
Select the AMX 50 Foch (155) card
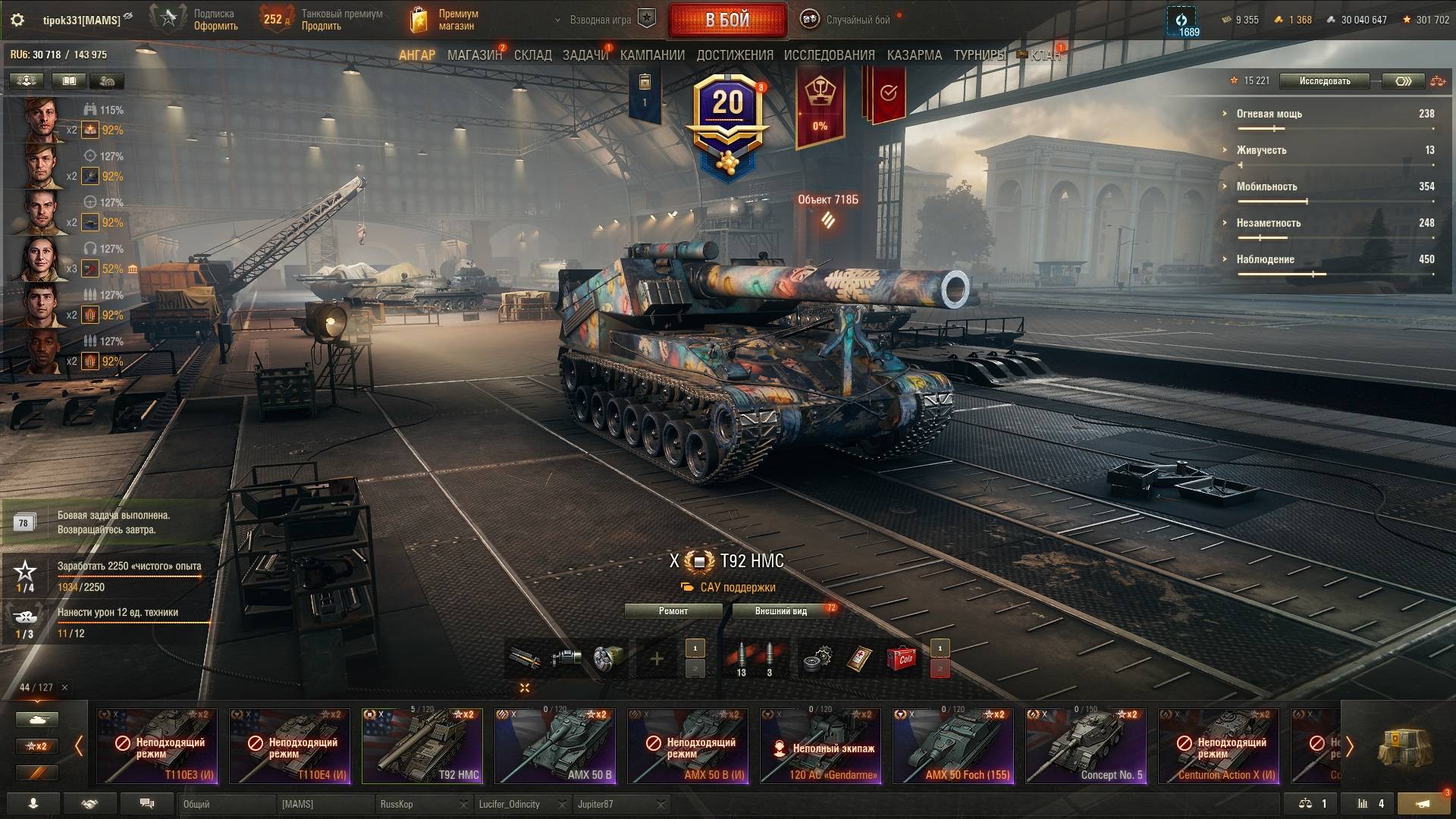click(953, 746)
